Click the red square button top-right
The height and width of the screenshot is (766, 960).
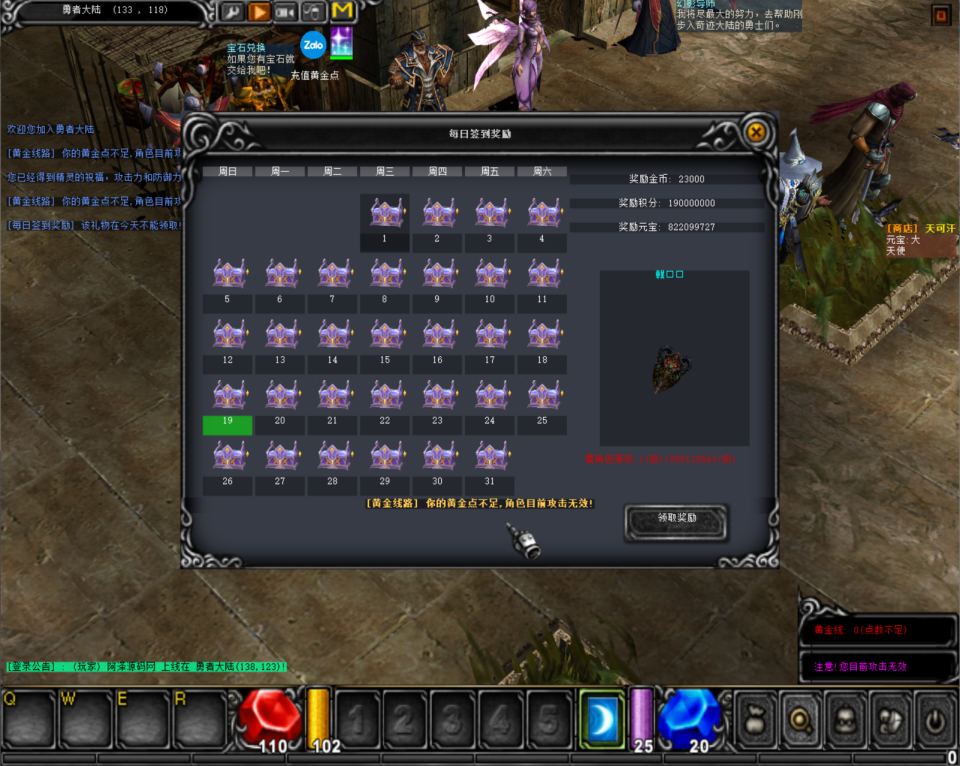pos(940,15)
